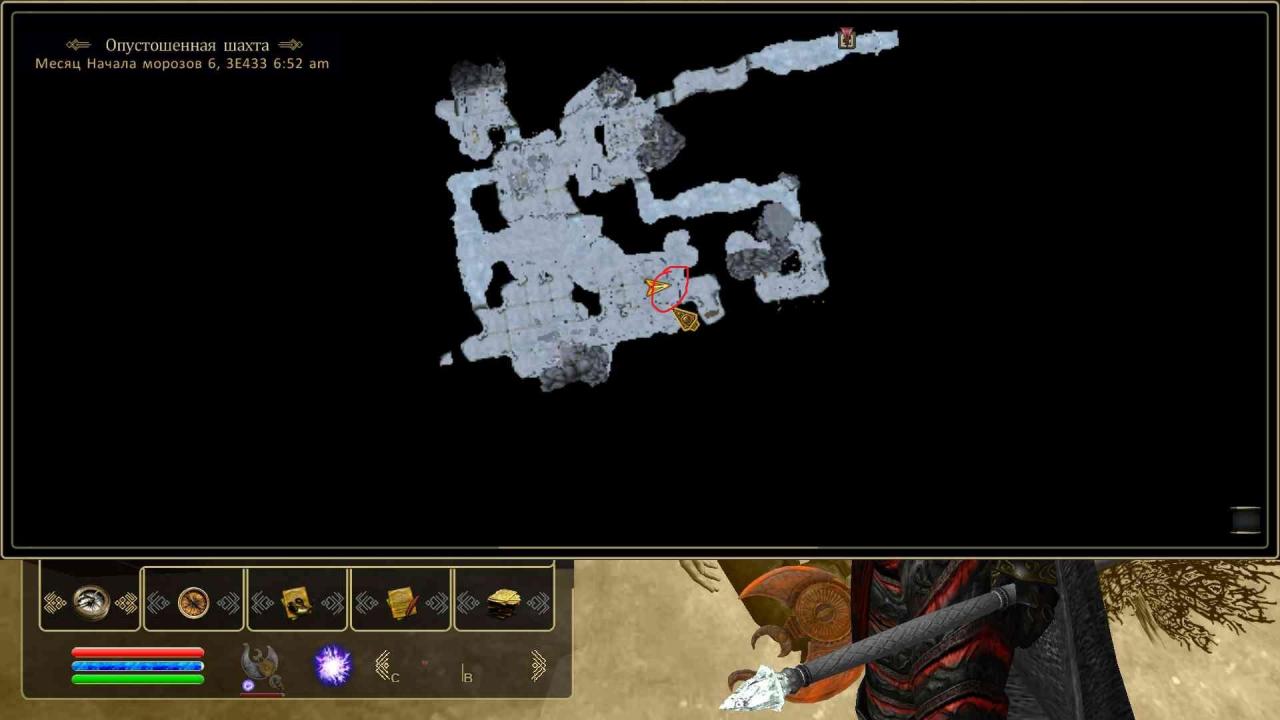Click the right chevron arrow of the menu bar
Screen dimensions: 1280x720
[x=538, y=665]
